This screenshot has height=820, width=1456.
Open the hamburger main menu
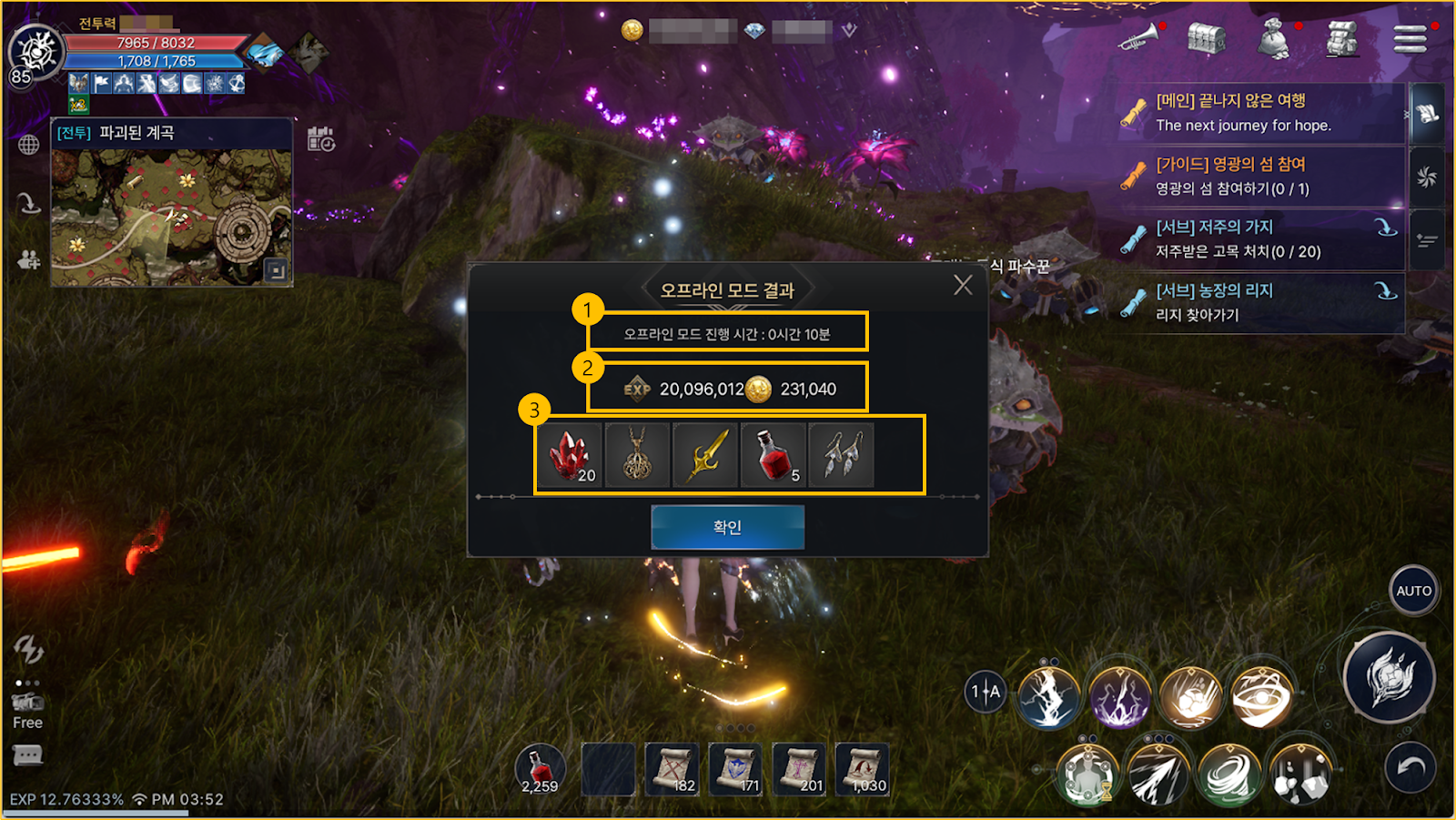(1410, 39)
